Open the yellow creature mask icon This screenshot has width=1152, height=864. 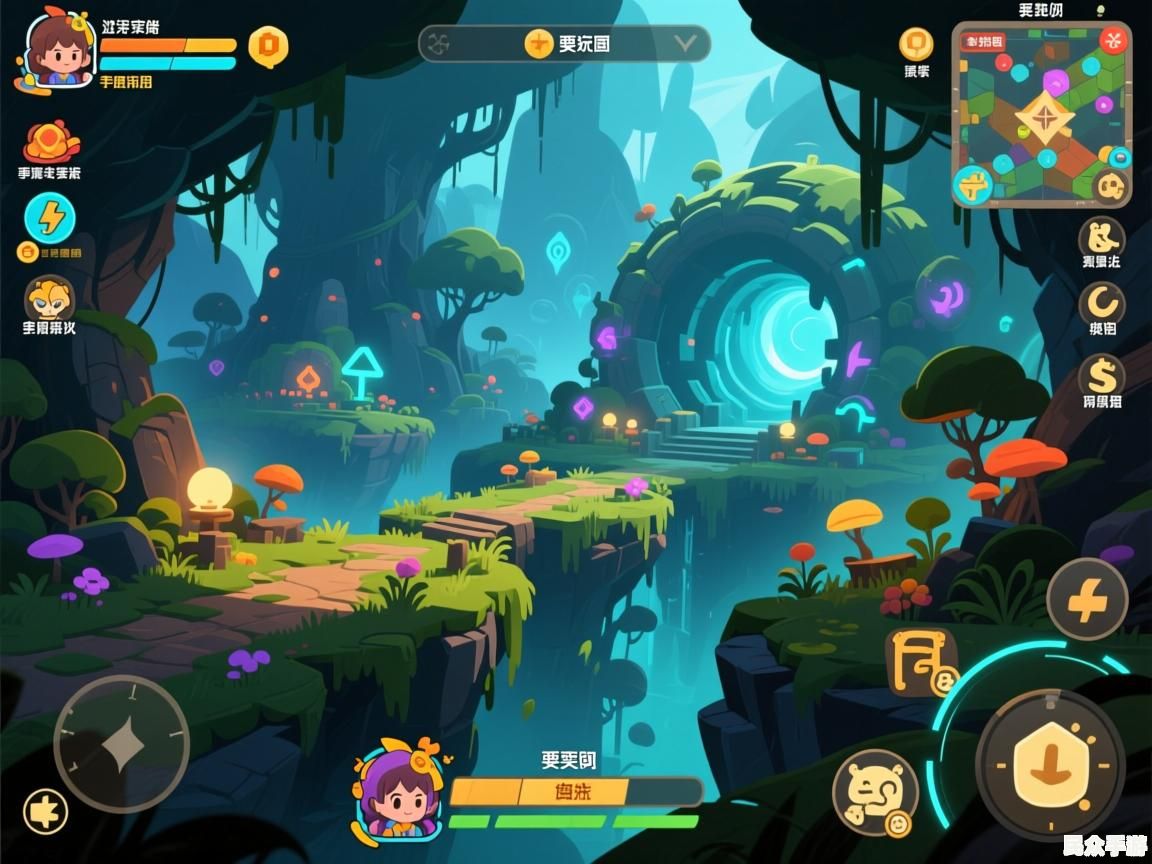click(48, 298)
